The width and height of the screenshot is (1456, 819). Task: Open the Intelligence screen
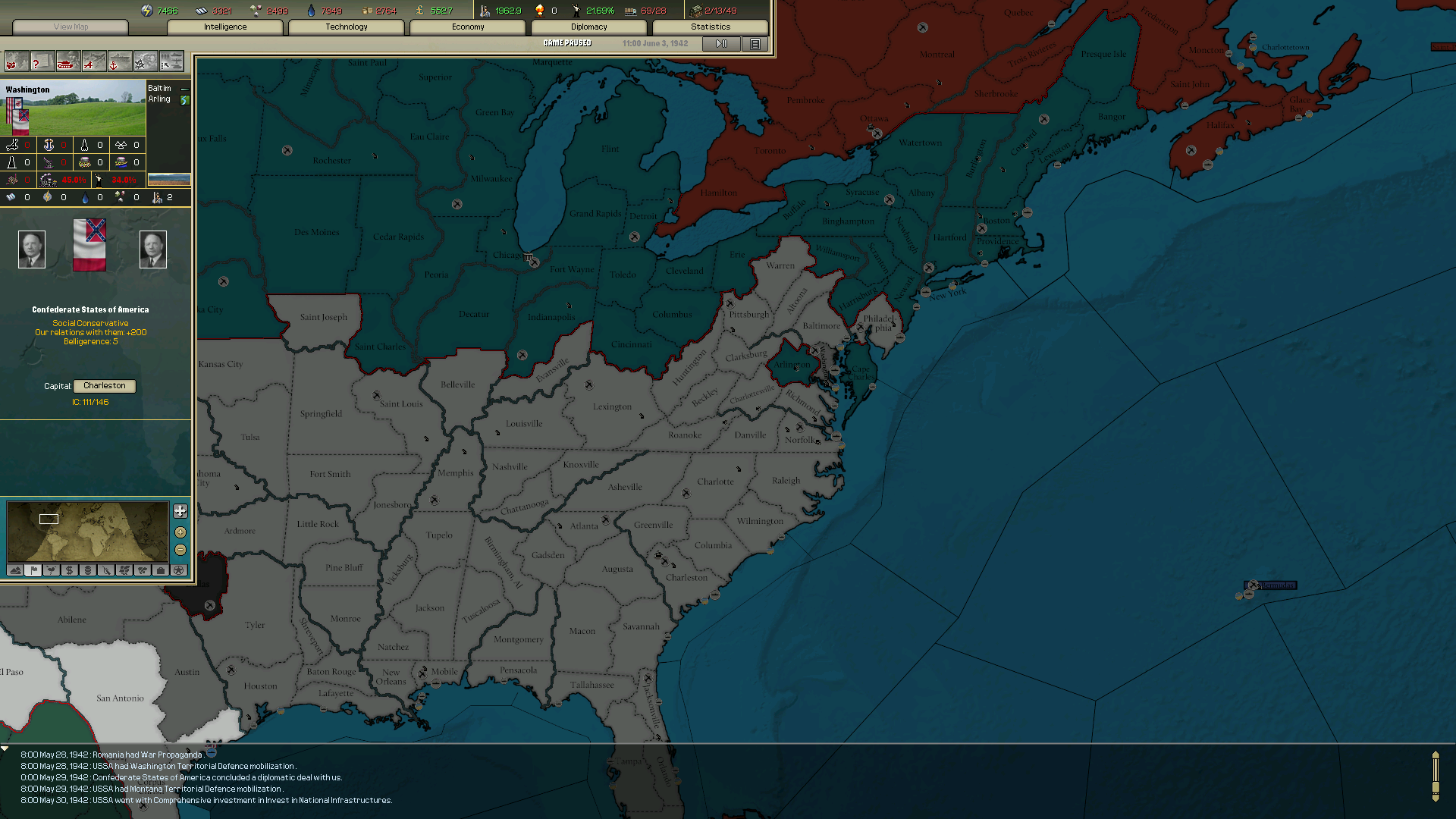click(225, 27)
